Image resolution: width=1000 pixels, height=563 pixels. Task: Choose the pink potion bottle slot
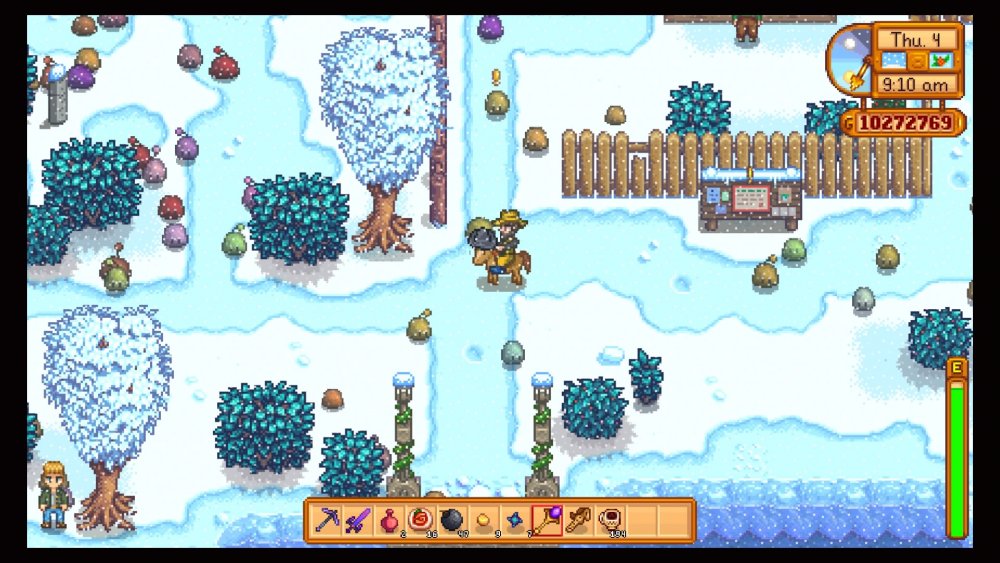pos(388,520)
